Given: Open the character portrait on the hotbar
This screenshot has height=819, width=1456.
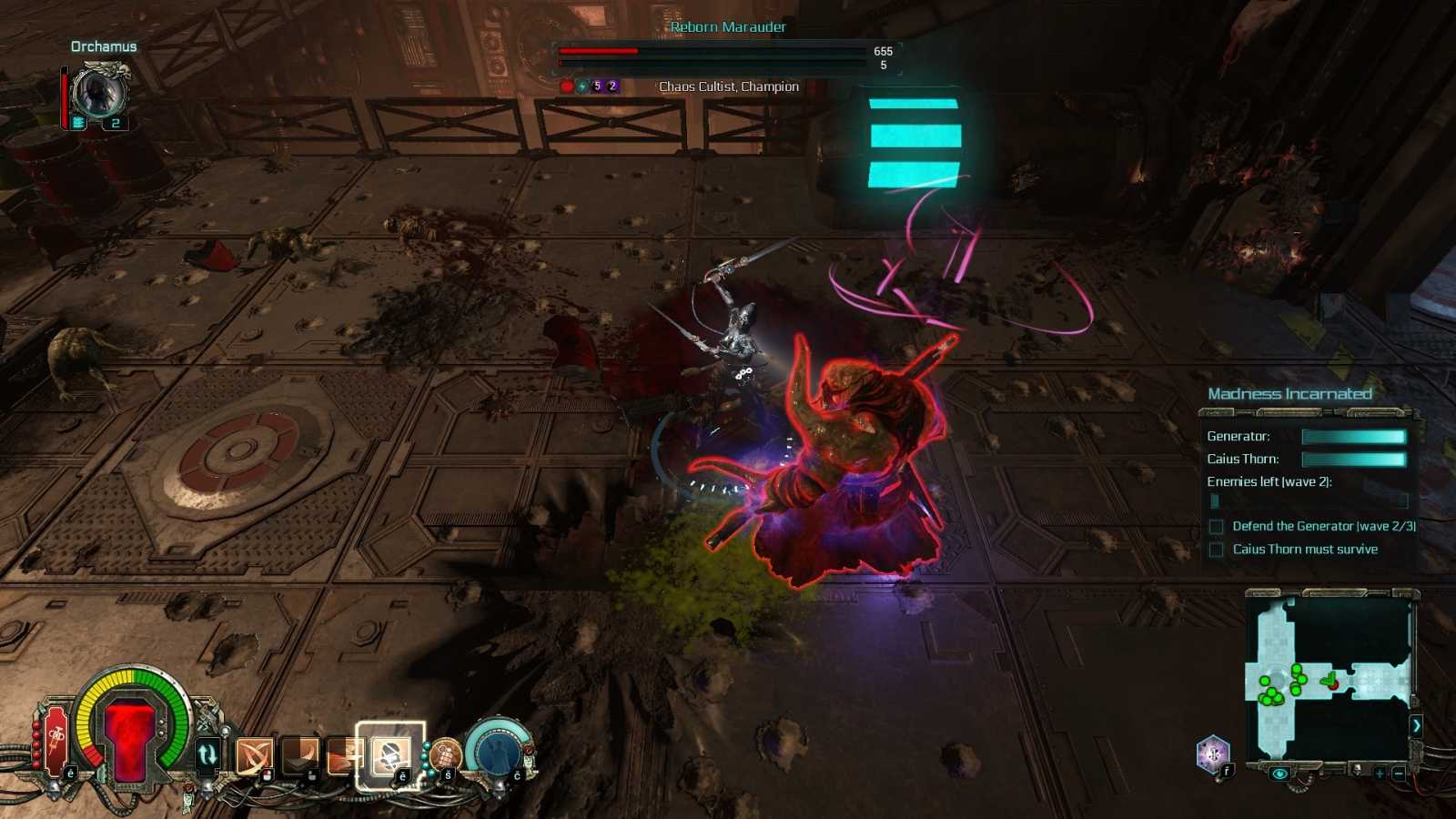Looking at the screenshot, I should [497, 753].
